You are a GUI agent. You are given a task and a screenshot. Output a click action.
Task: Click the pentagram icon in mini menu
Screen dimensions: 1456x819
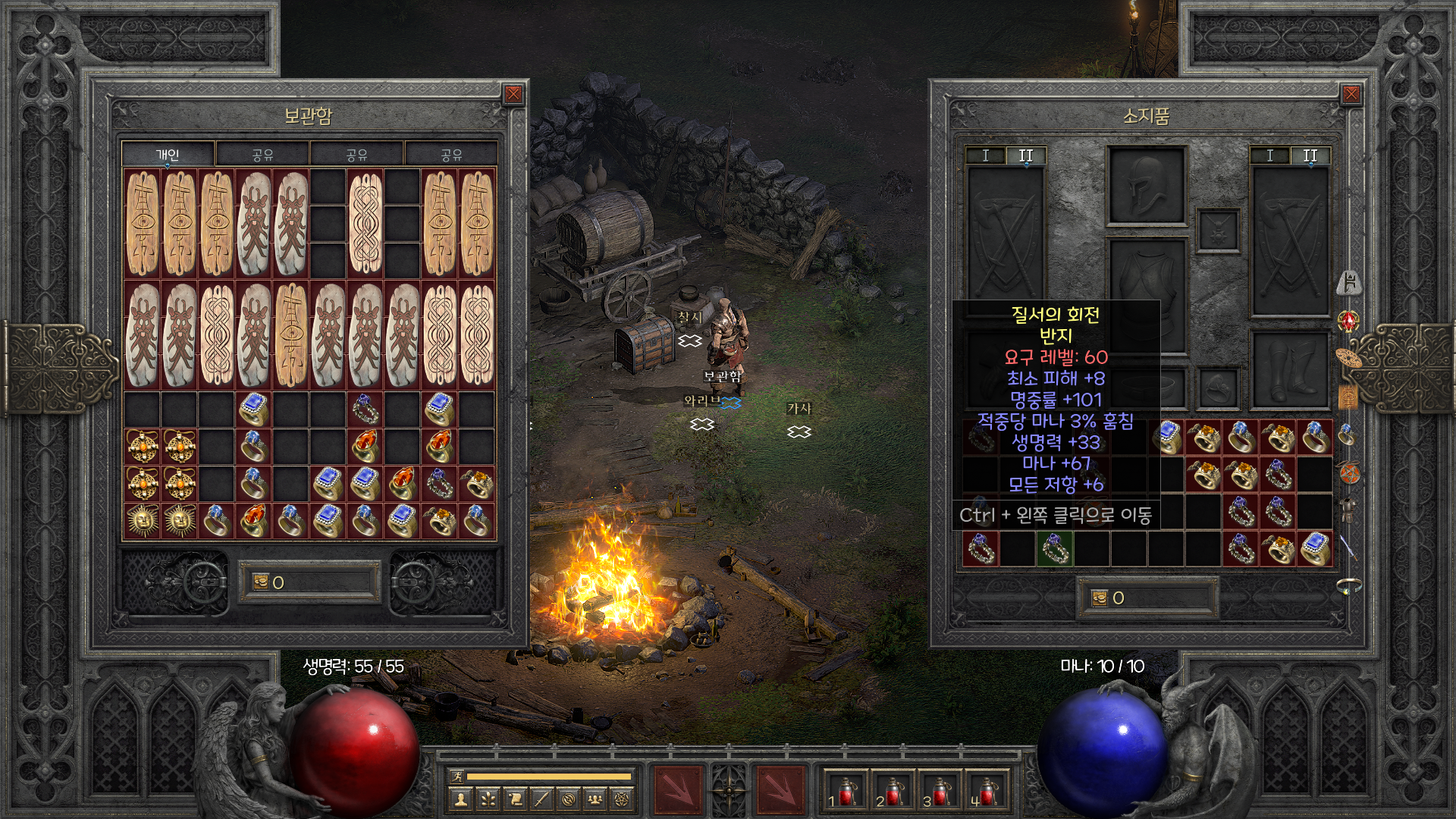[x=623, y=799]
